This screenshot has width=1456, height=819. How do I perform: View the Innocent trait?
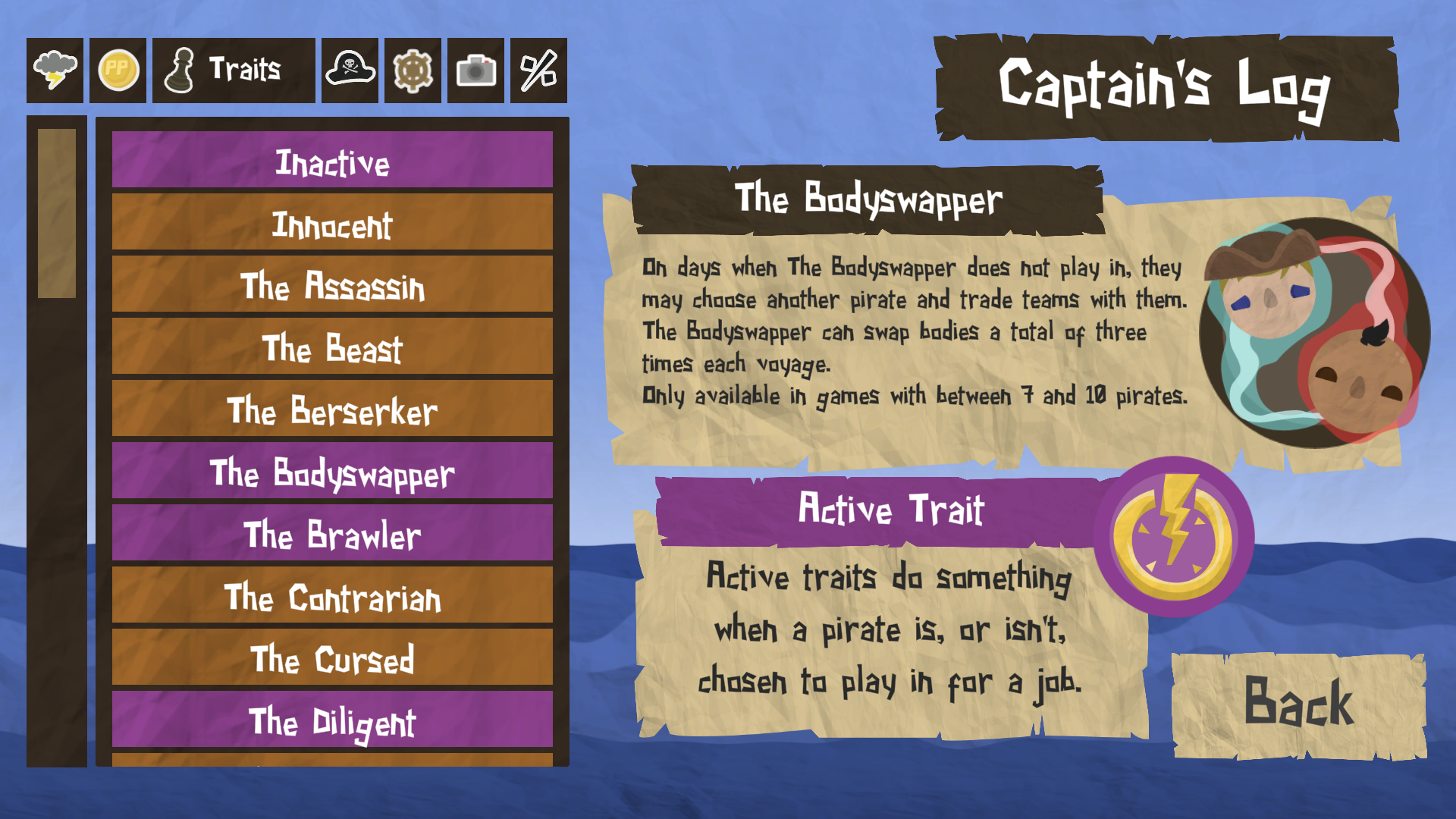(331, 223)
